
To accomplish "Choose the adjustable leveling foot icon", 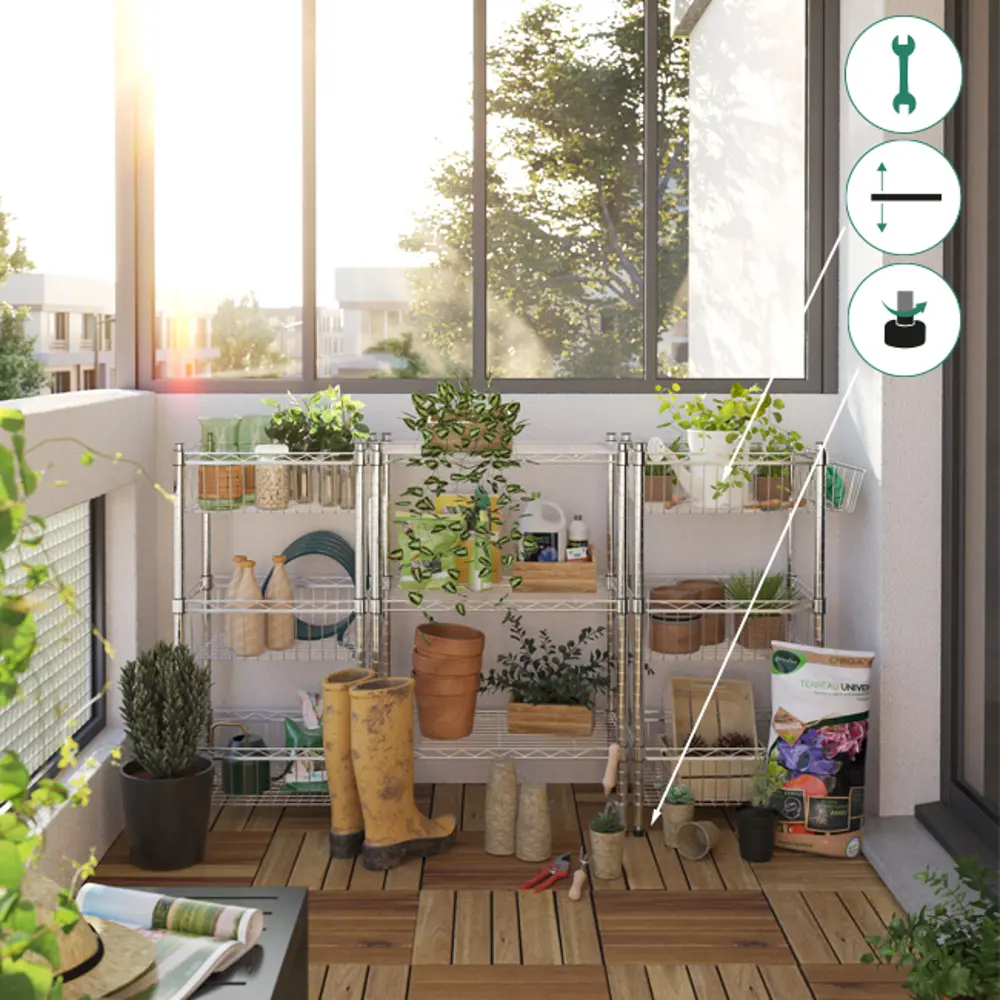I will (x=904, y=320).
